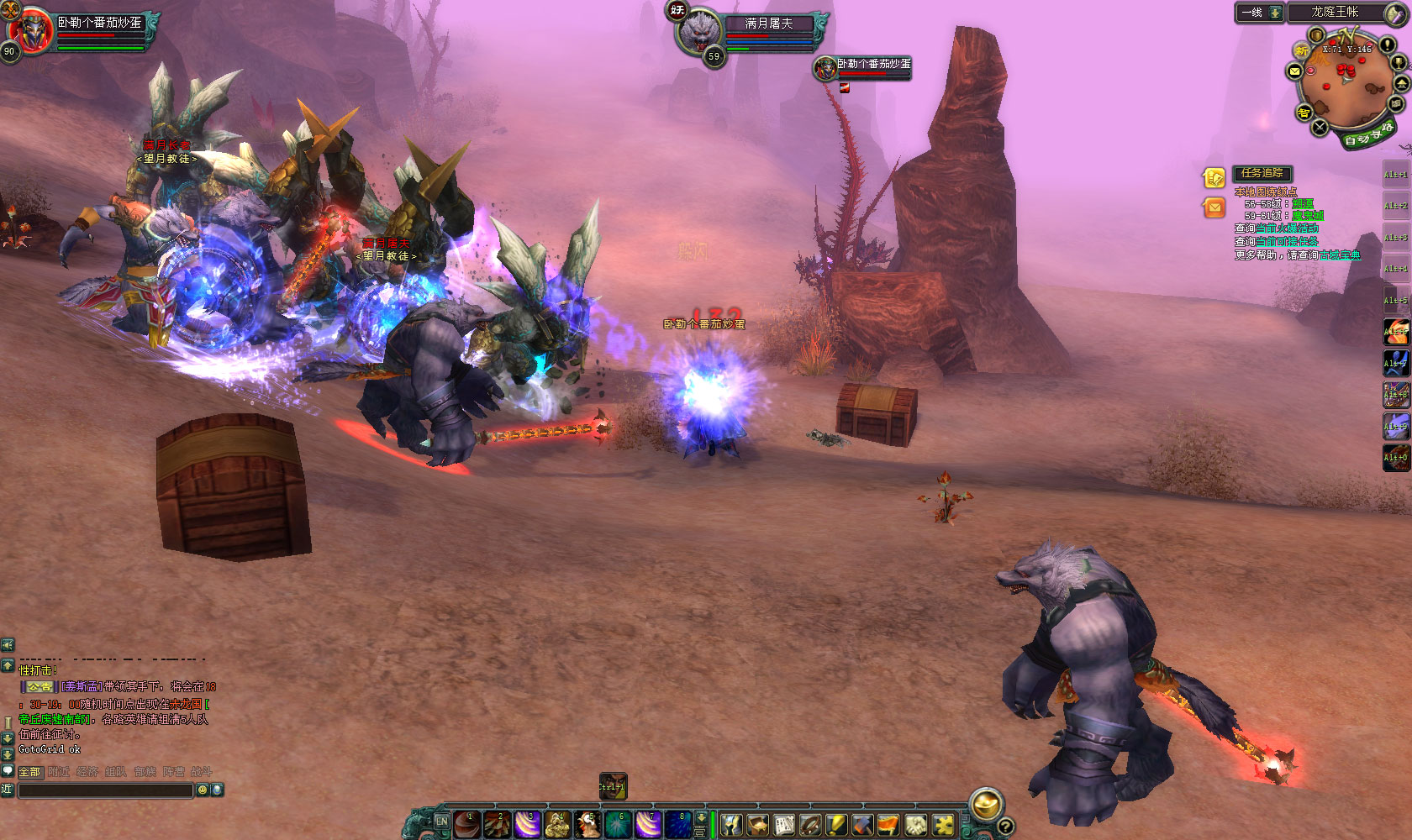Select the 组队 team chat tab
Screen dimensions: 1412x840
tap(116, 772)
